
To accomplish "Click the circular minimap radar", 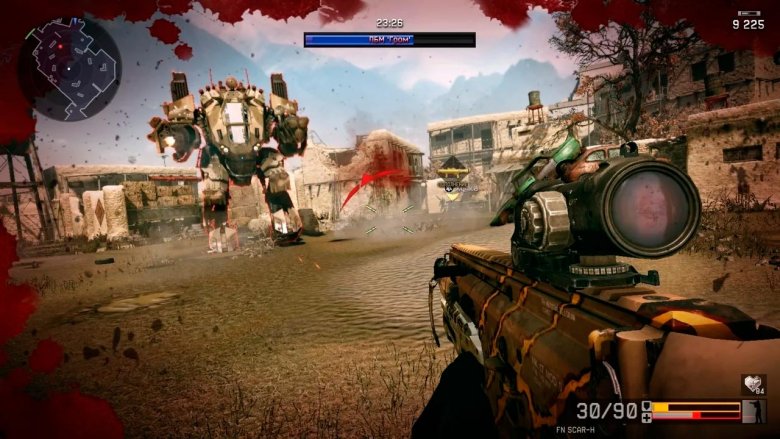I will 69,66.
